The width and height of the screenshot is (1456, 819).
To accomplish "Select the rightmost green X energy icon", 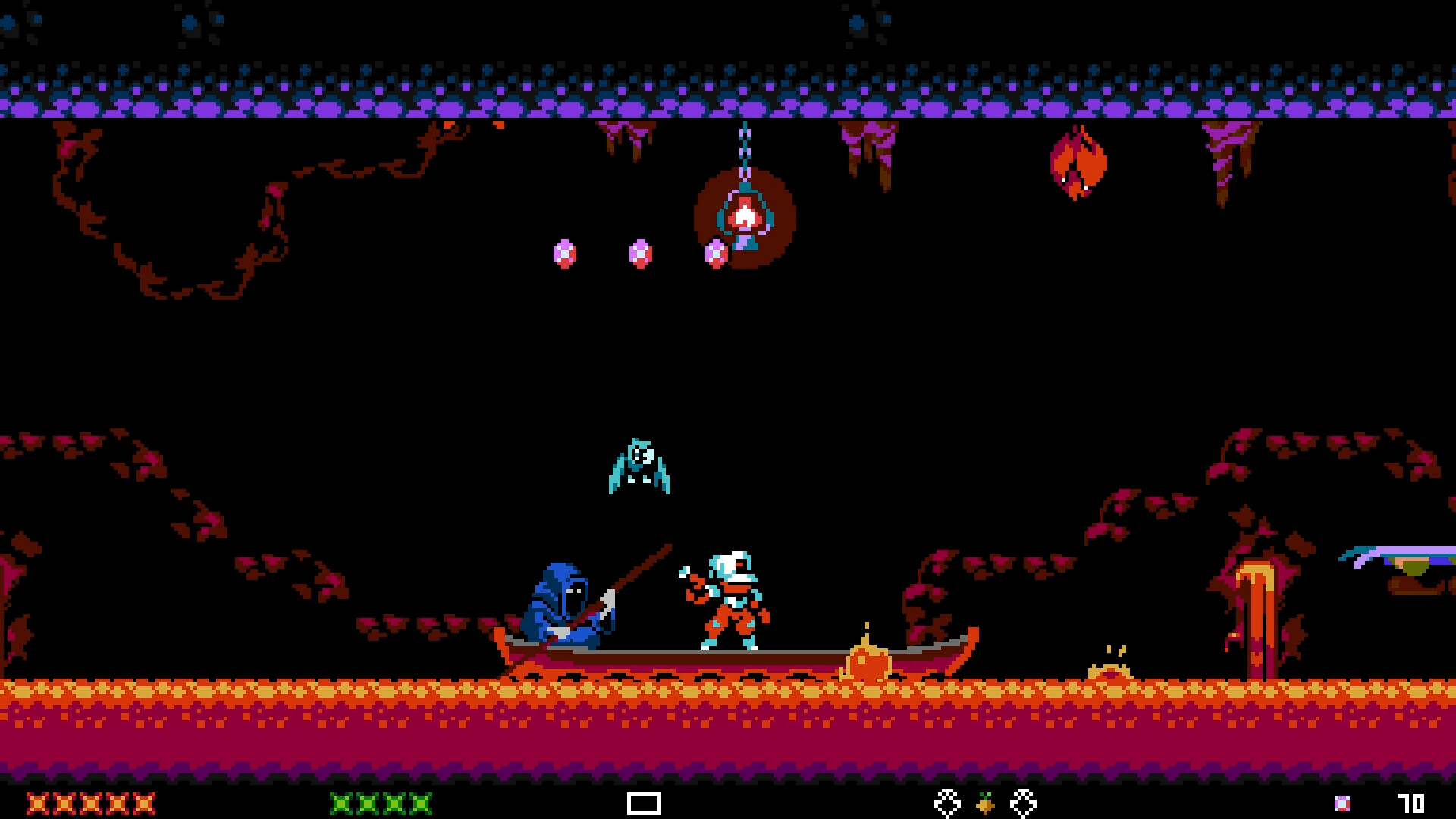I will (419, 805).
